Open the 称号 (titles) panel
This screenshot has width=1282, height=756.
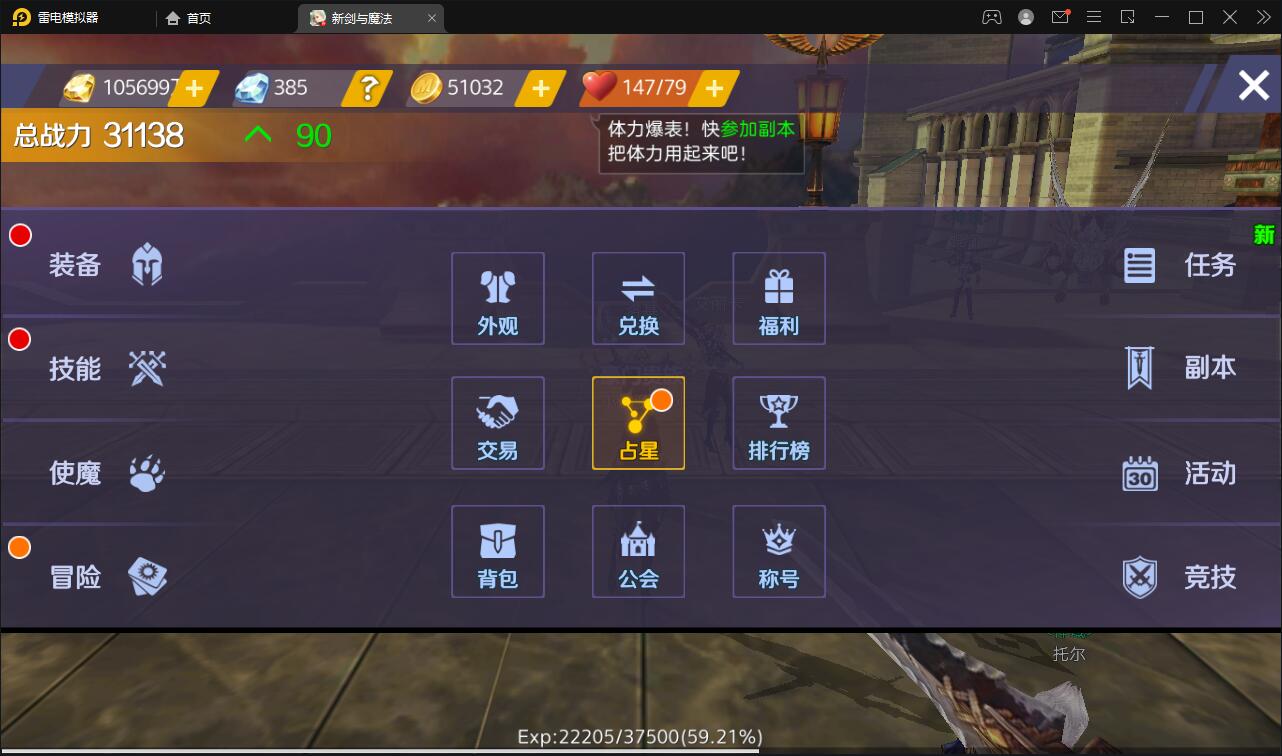[778, 551]
